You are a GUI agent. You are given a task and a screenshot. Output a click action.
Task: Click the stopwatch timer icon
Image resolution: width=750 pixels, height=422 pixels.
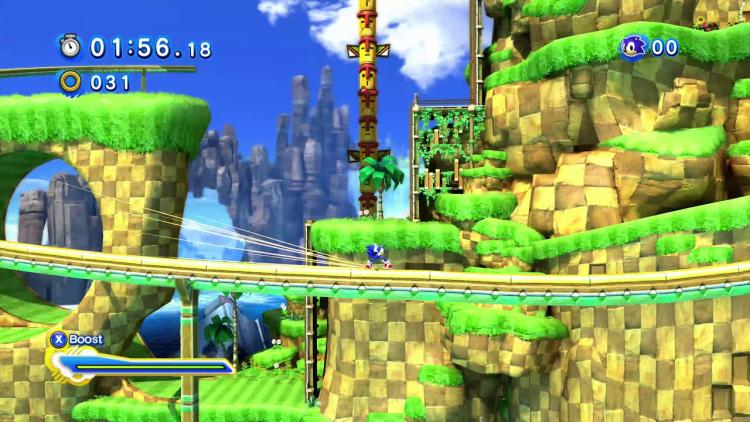70,46
